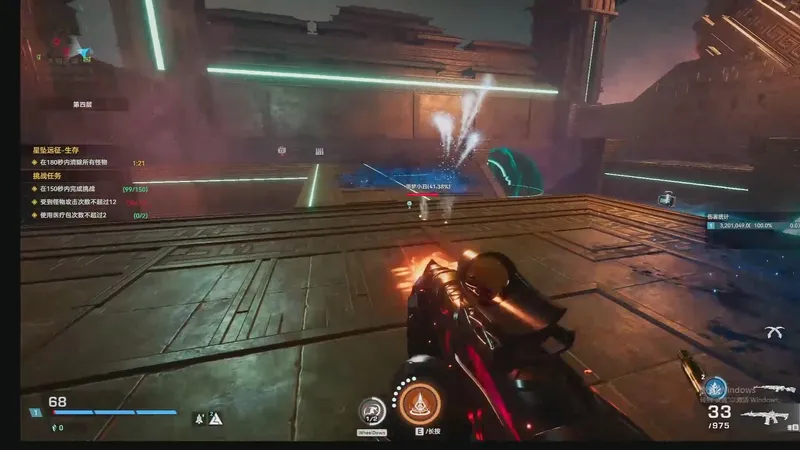This screenshot has width=800, height=450.
Task: Use the dash ability icon showing 1/2
Action: pyautogui.click(x=373, y=411)
